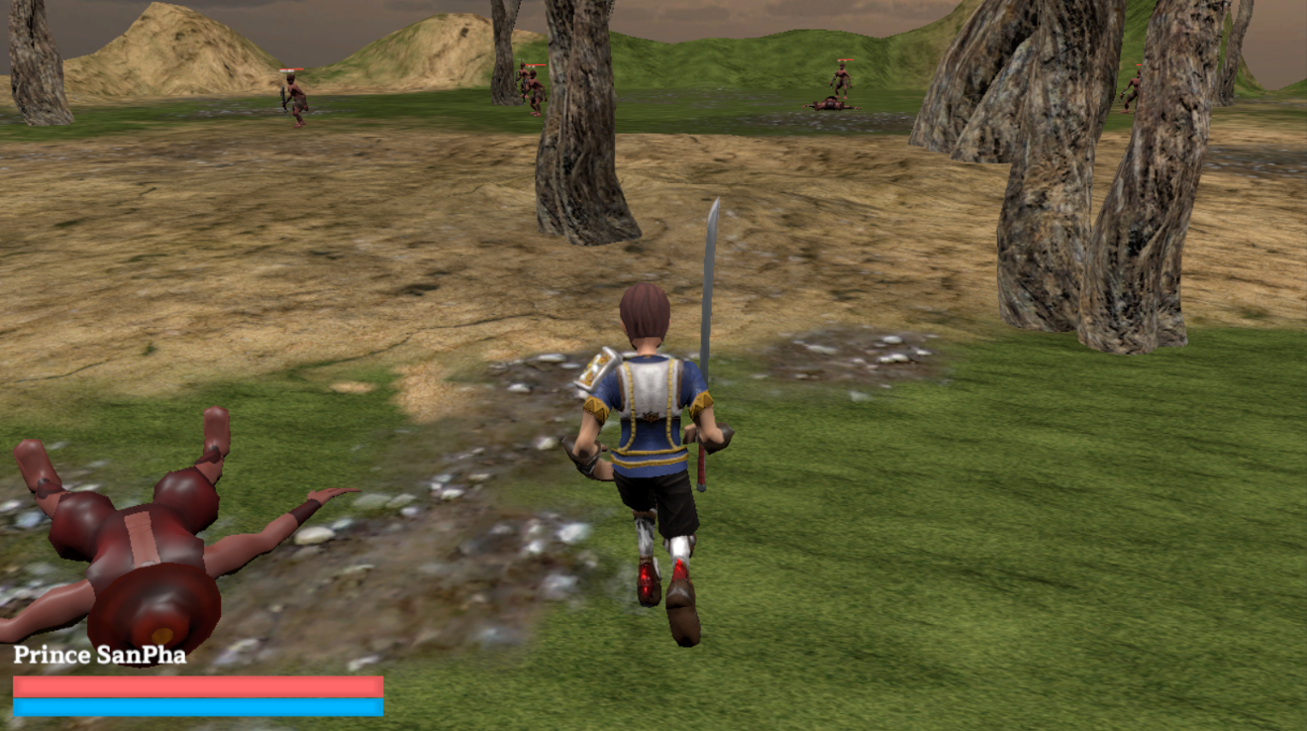Click the health bar above the left goblin
This screenshot has height=731, width=1307.
290,68
